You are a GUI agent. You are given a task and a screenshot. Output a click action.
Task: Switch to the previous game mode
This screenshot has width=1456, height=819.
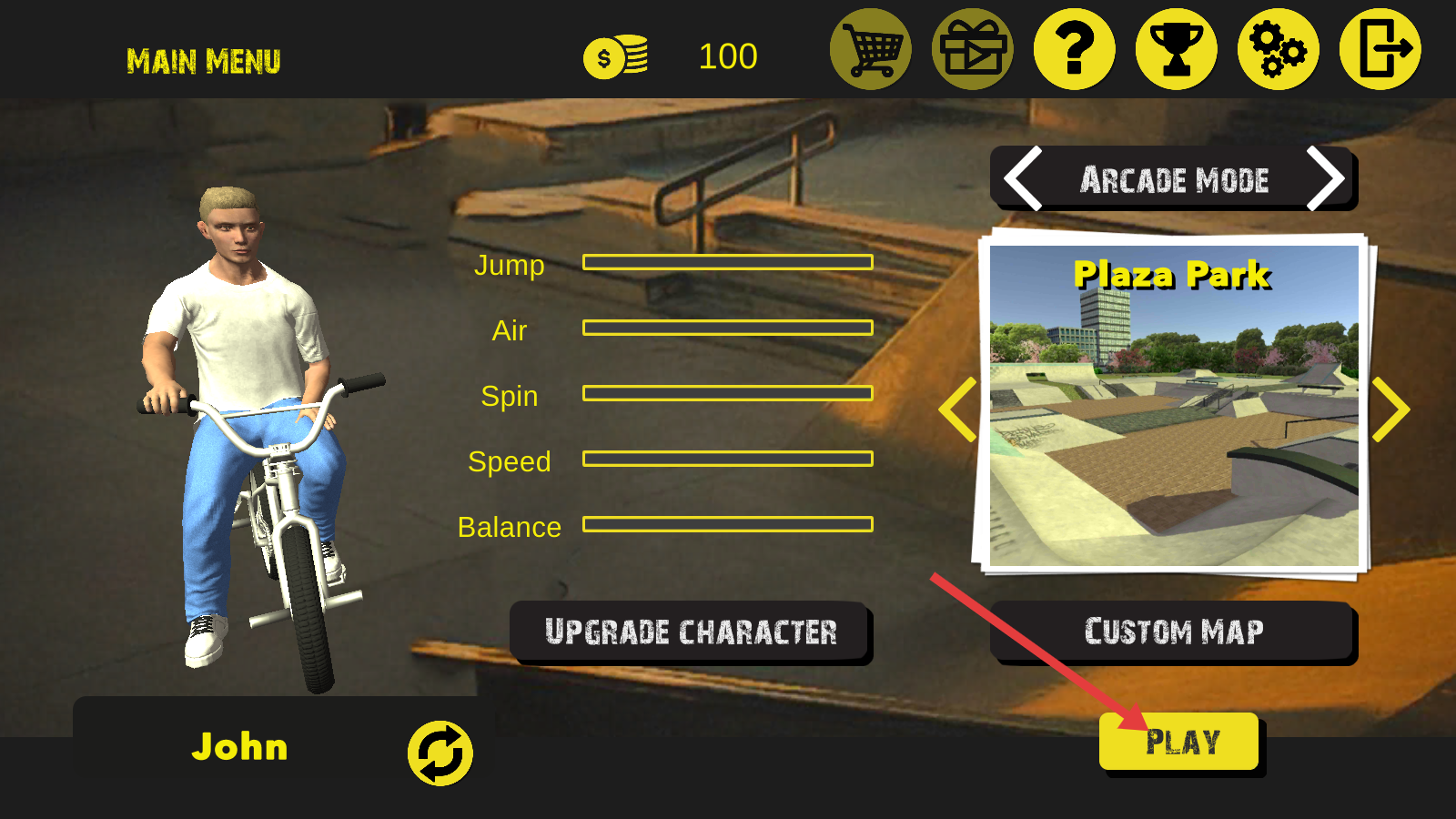pyautogui.click(x=1024, y=179)
